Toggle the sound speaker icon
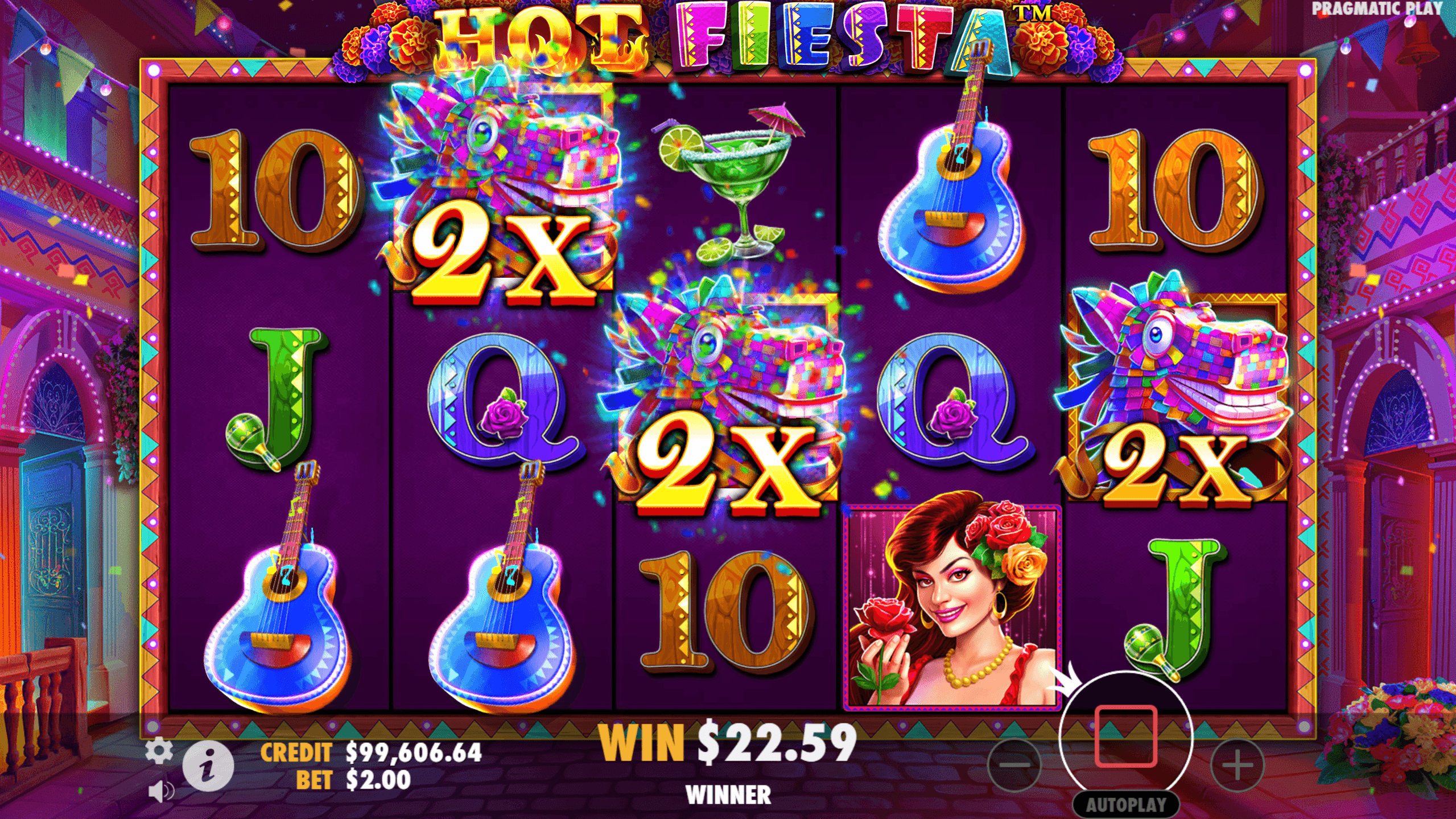The height and width of the screenshot is (819, 1456). [160, 791]
